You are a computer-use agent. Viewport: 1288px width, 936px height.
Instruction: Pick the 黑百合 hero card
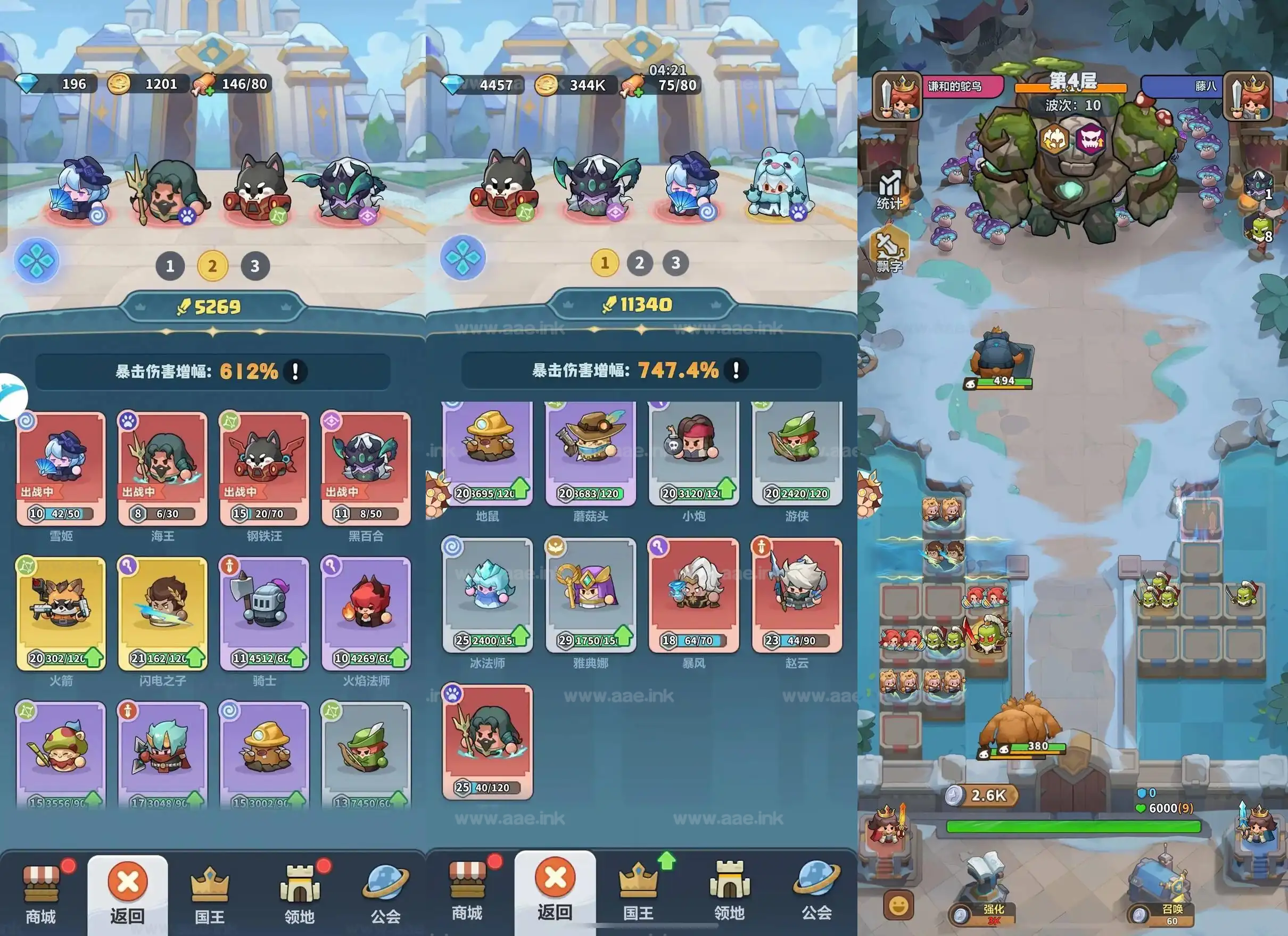[x=366, y=468]
